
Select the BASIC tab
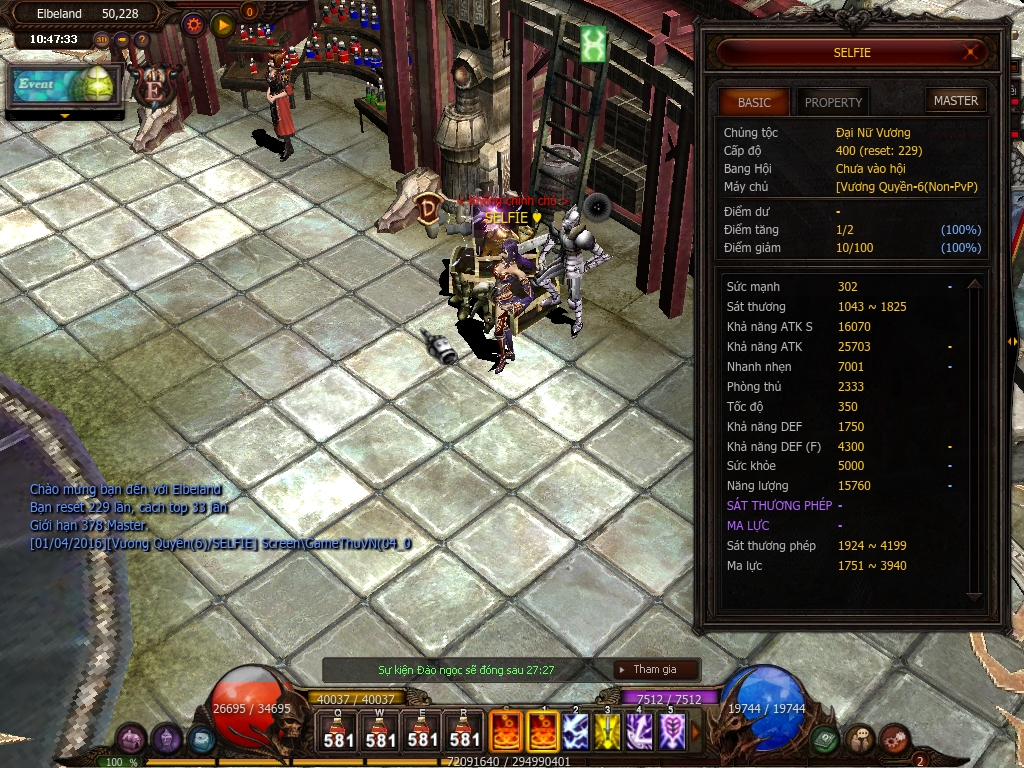point(754,102)
